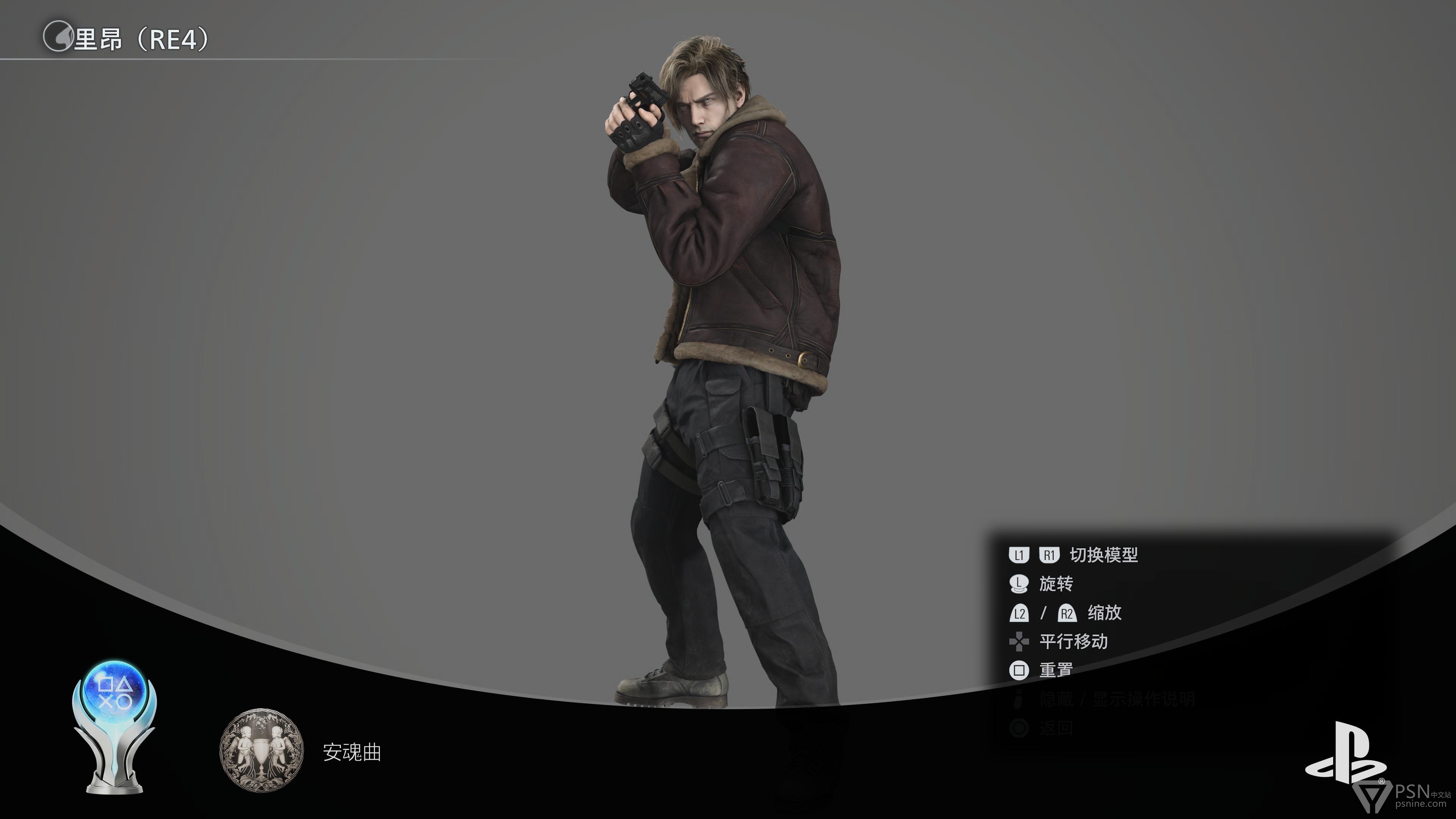Click the round emblem beside 里昂（RE4）
1456x819 pixels.
click(x=58, y=37)
